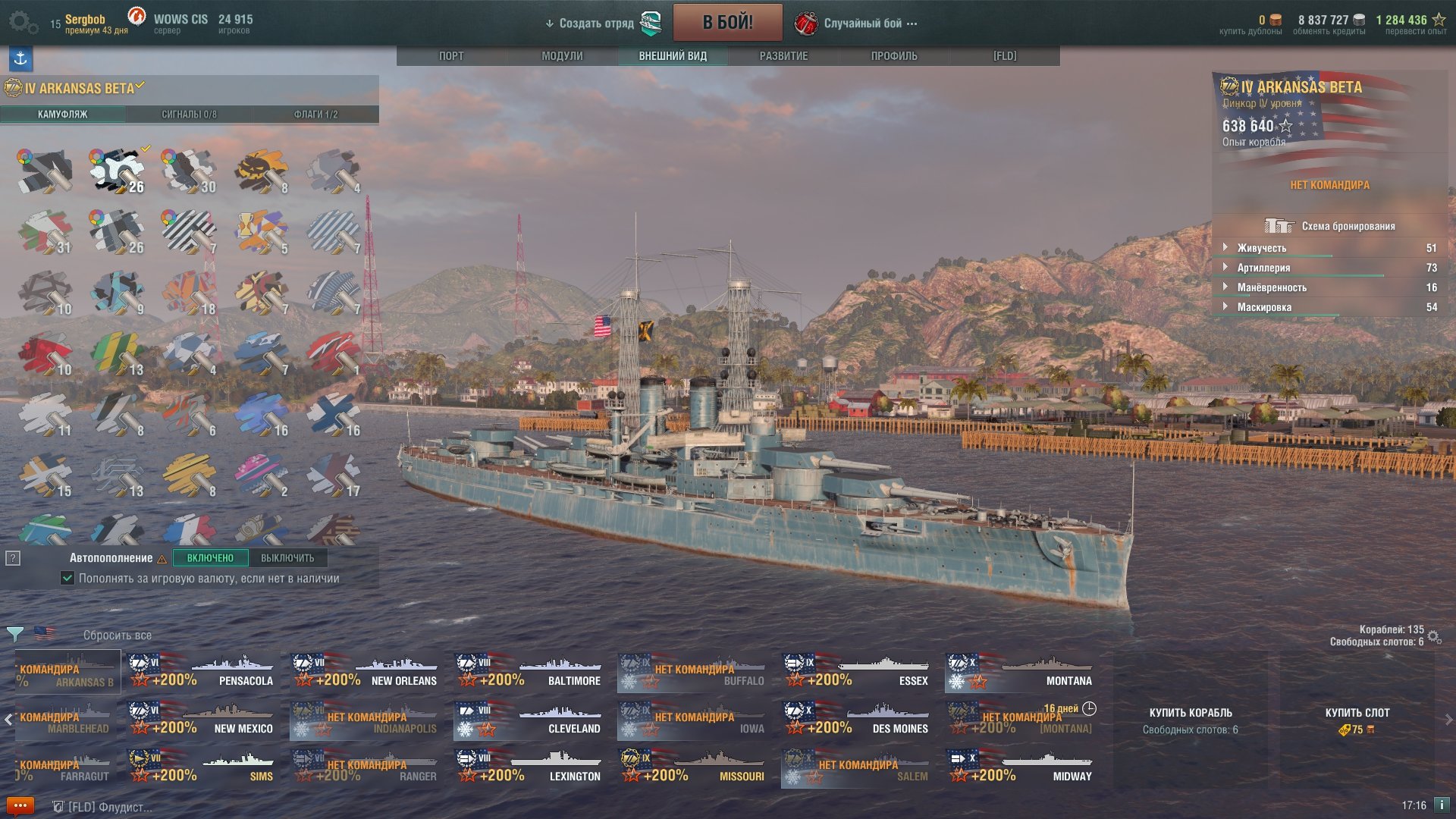Go to the РАЗВИТИЕ tab
Screen dimensions: 1456x819
click(x=783, y=56)
